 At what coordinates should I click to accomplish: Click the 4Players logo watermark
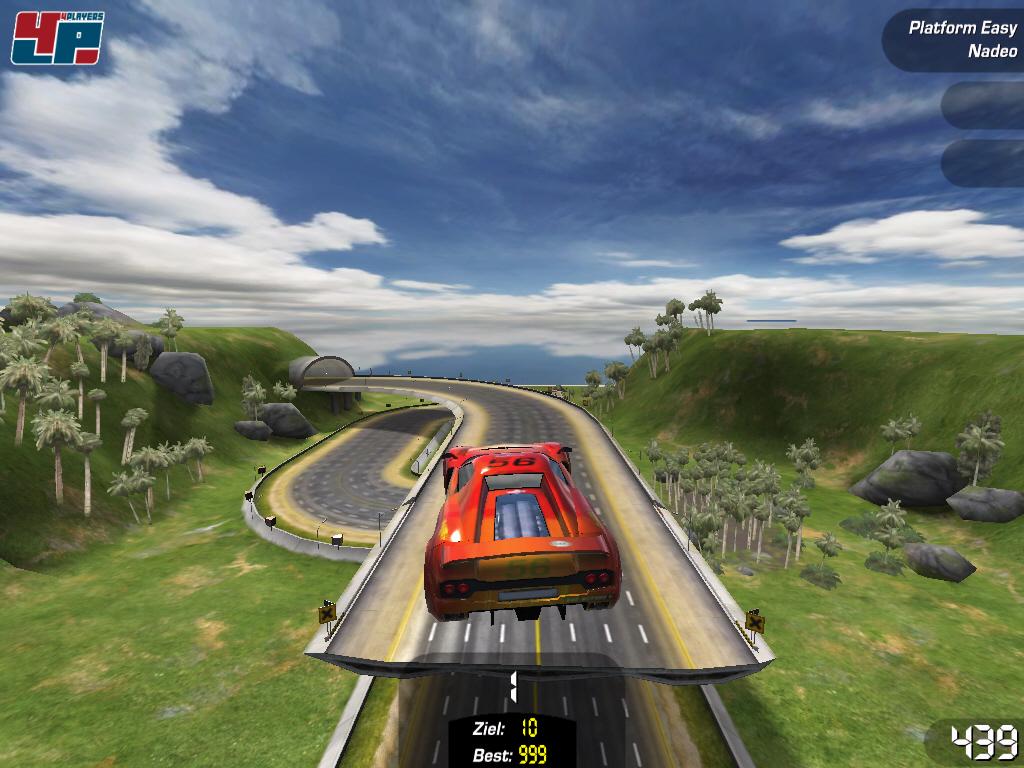coord(57,38)
